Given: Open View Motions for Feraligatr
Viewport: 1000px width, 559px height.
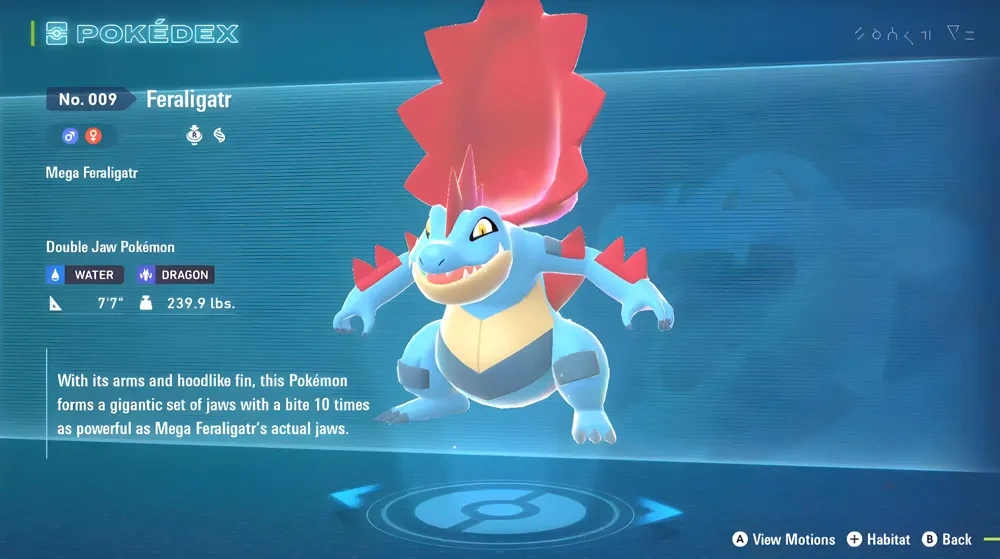Looking at the screenshot, I should (x=784, y=540).
